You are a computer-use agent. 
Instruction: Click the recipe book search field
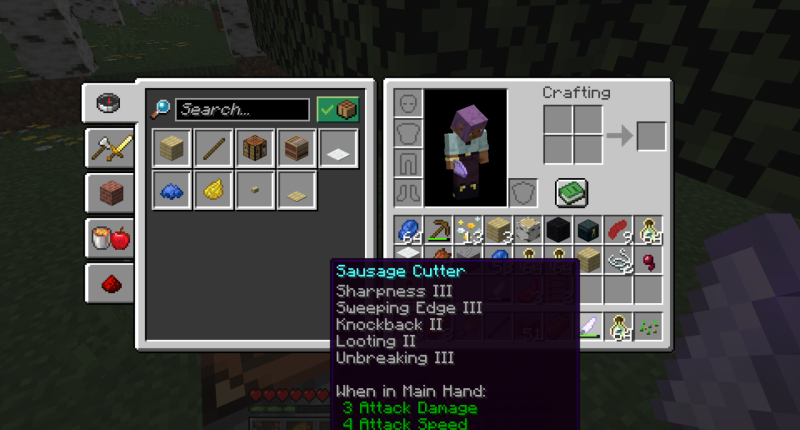pos(243,109)
